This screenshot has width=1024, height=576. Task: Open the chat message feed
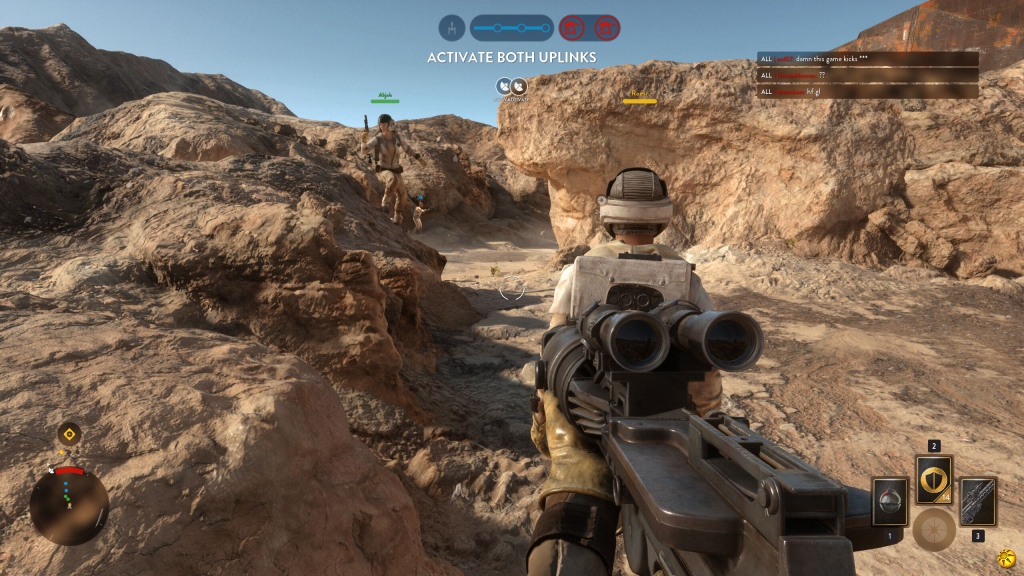[x=867, y=75]
